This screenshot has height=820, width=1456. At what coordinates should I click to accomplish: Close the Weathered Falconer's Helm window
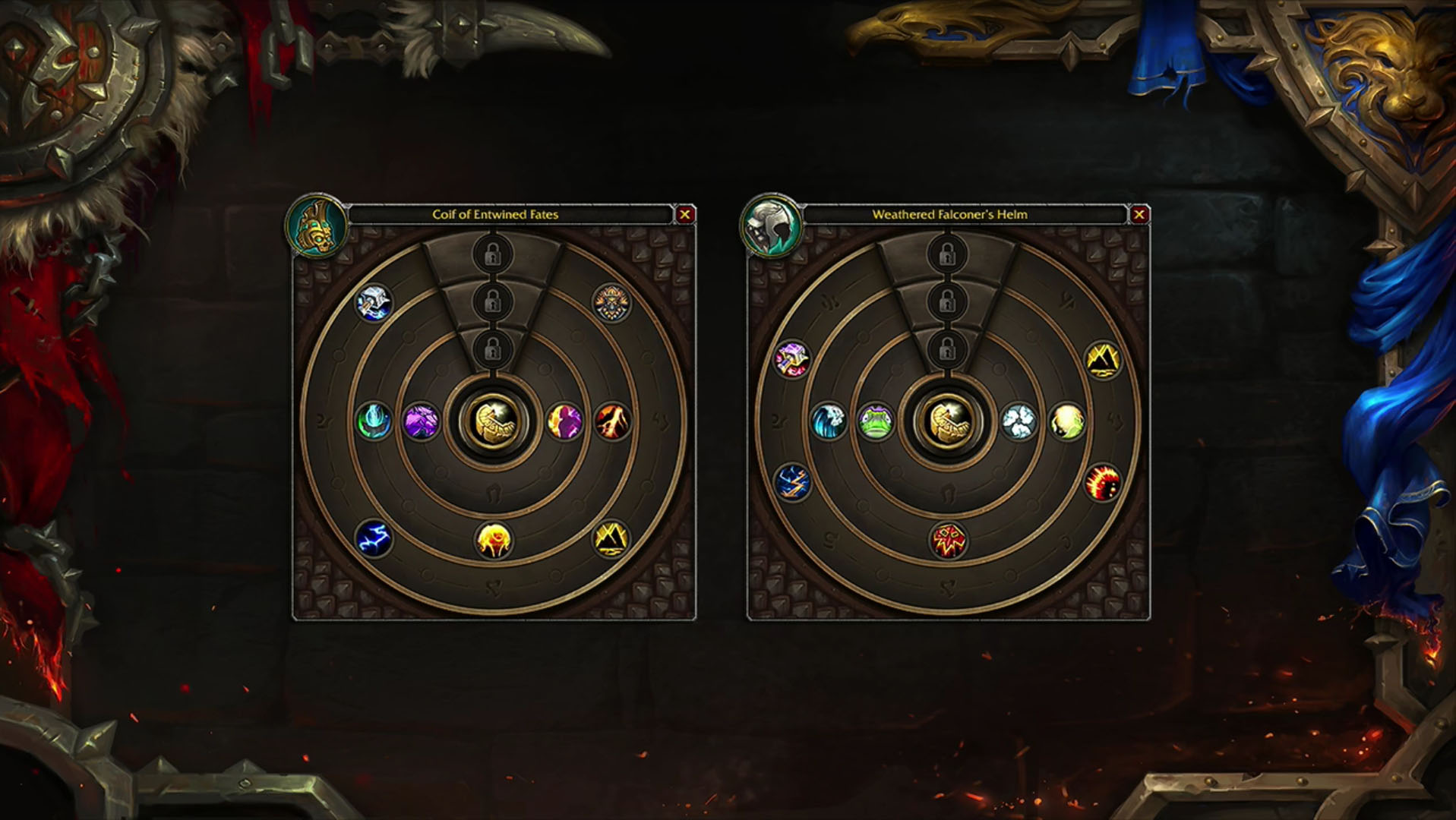[x=1139, y=215]
